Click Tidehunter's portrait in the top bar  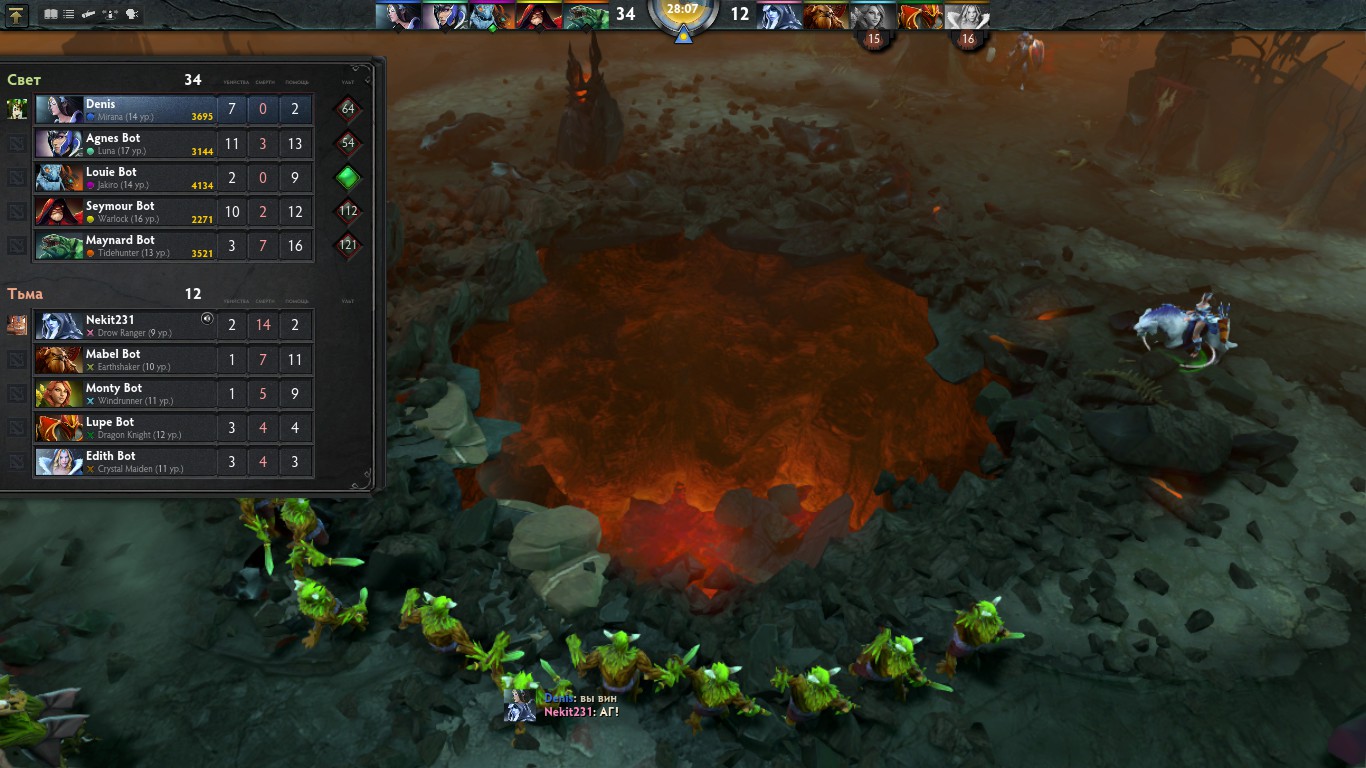[x=586, y=15]
